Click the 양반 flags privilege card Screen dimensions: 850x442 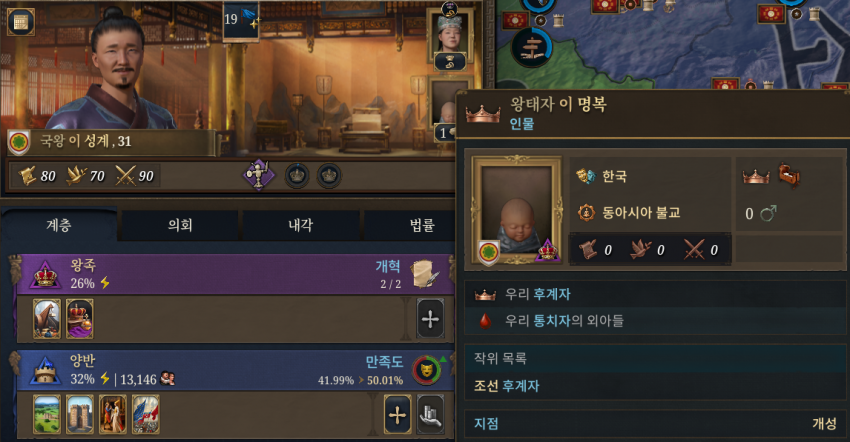click(x=146, y=414)
